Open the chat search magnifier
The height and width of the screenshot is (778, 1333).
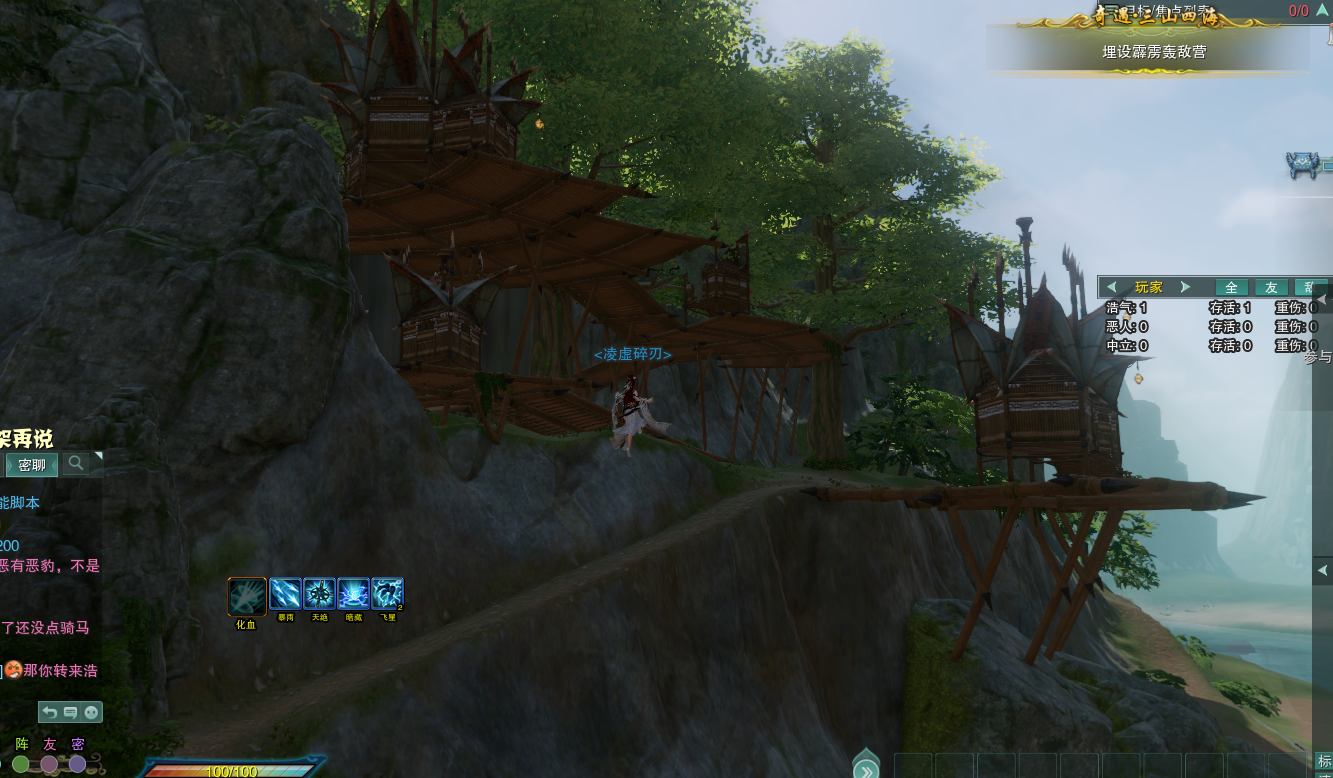76,463
